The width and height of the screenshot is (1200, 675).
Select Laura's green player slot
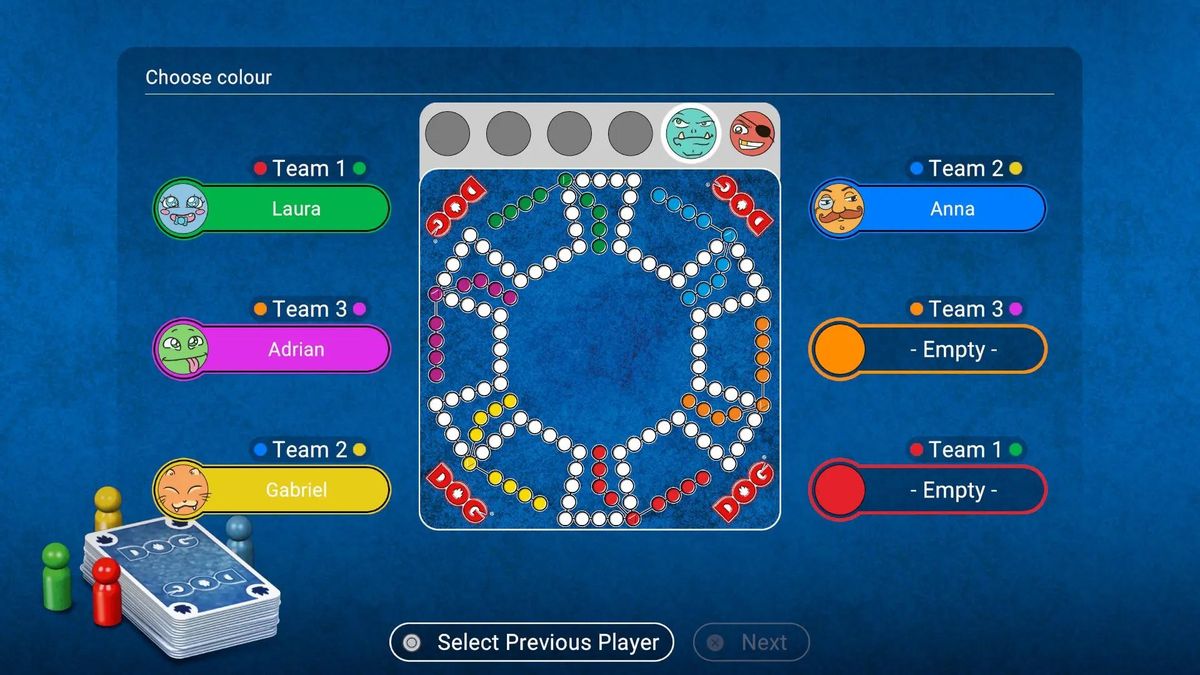pos(272,209)
